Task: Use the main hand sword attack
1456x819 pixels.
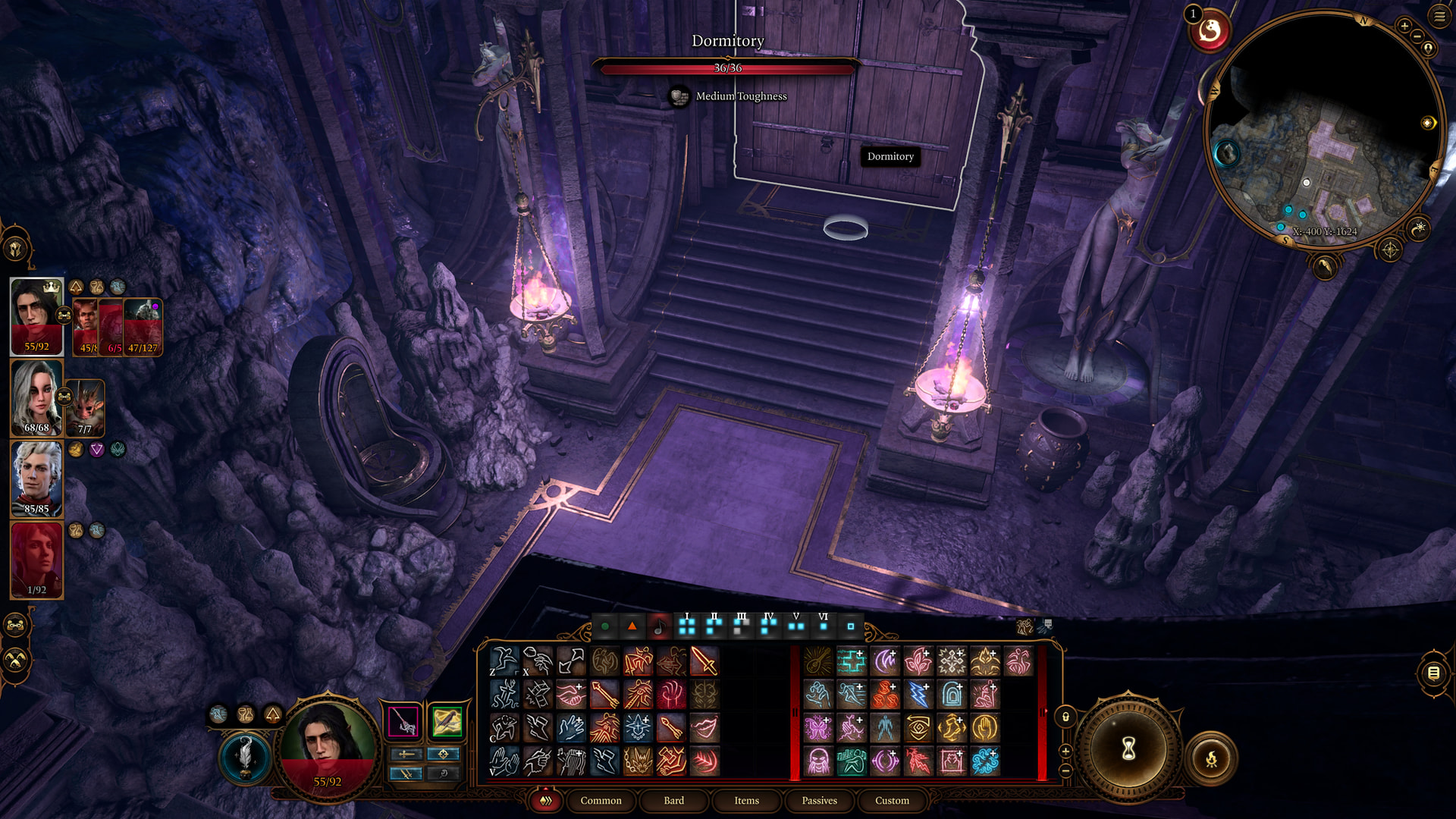Action: click(x=704, y=661)
